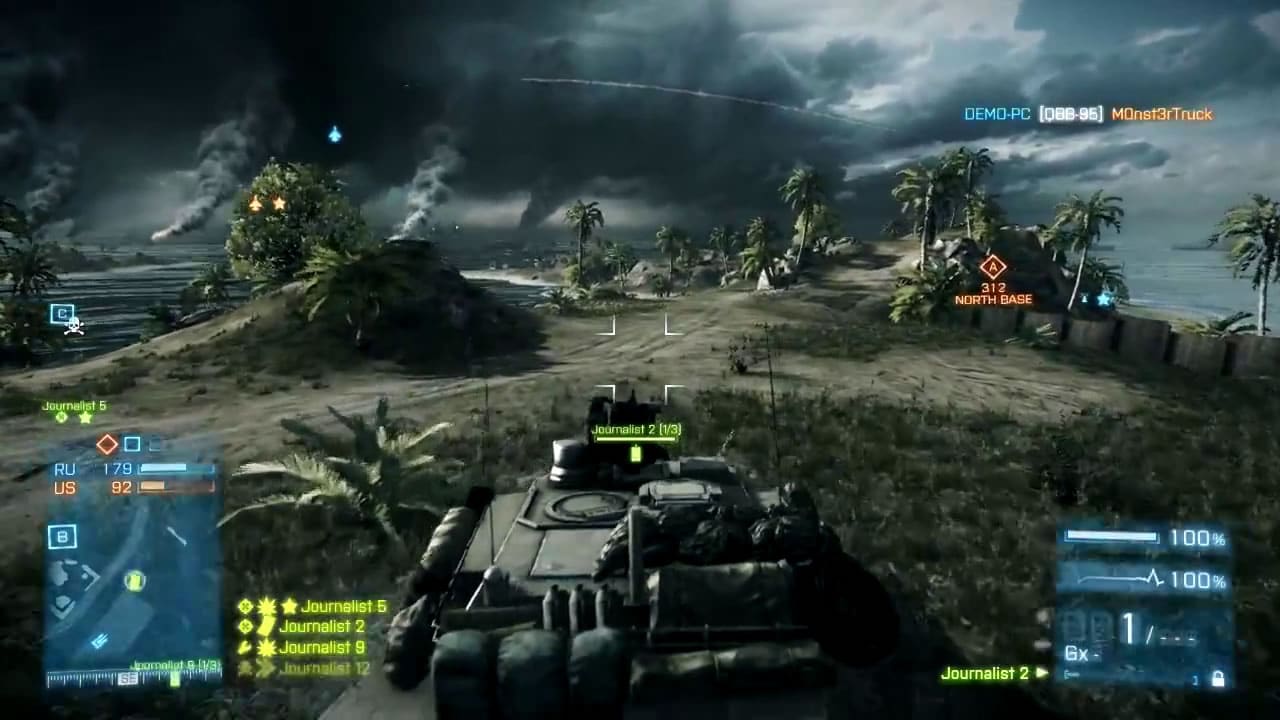Screen dimensions: 1280x720
Task: Select the North Base objective A marker
Action: (x=992, y=267)
